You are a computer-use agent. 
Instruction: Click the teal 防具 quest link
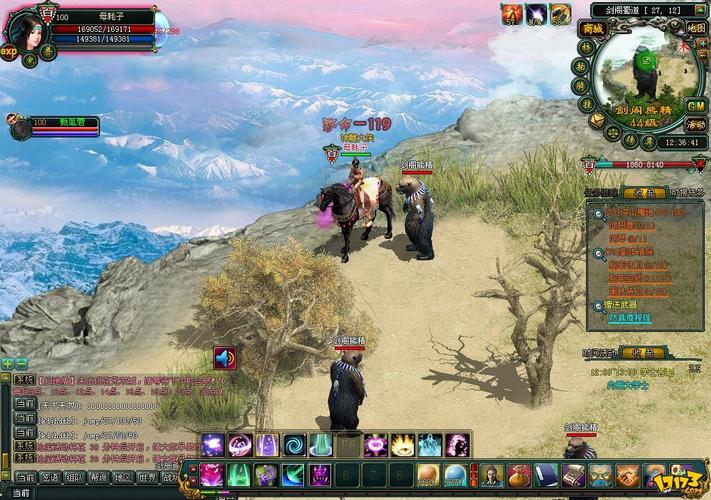pos(629,317)
